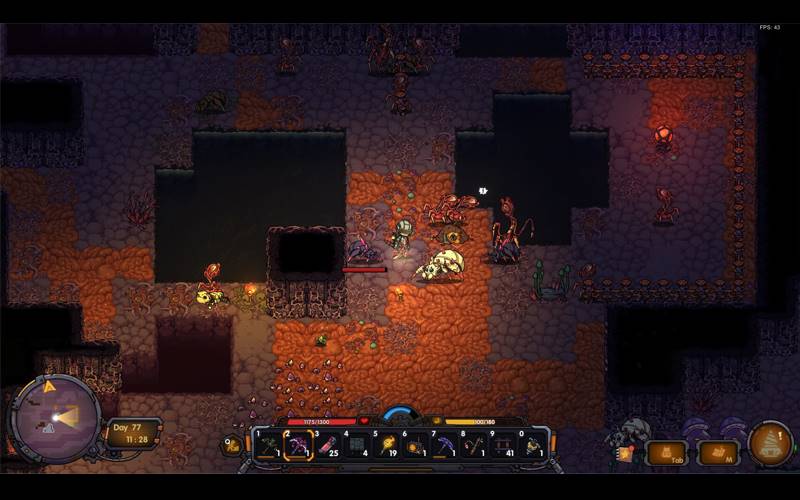Pick the round orange device in slot 6

416,445
